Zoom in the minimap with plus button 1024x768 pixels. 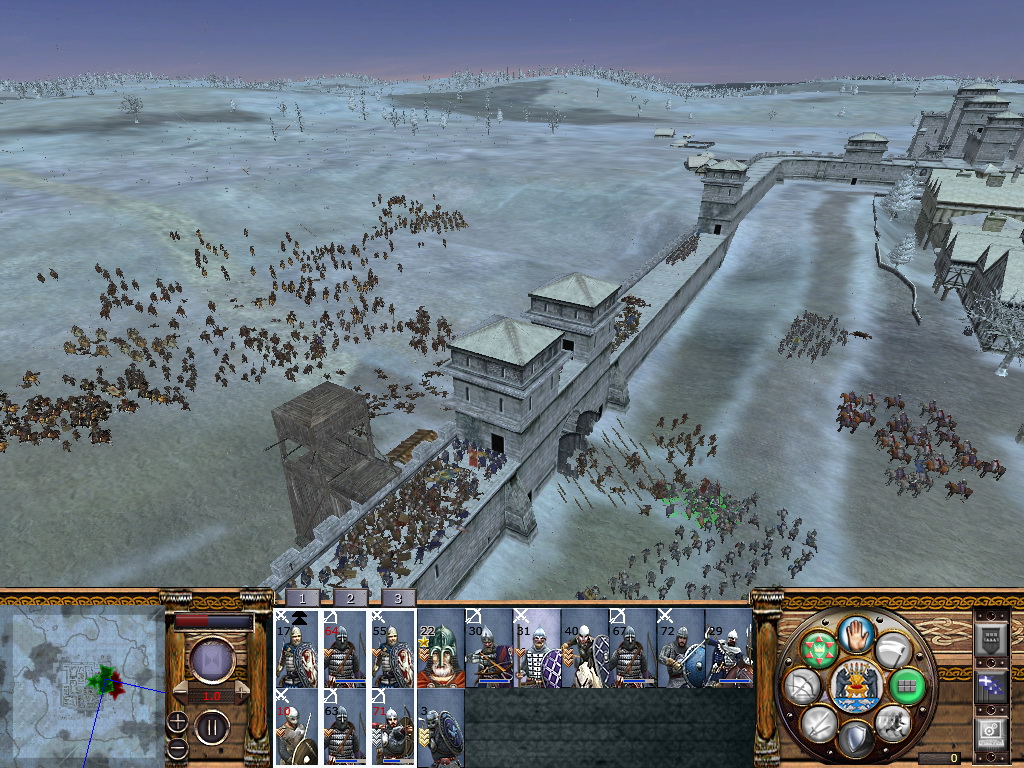tap(177, 720)
